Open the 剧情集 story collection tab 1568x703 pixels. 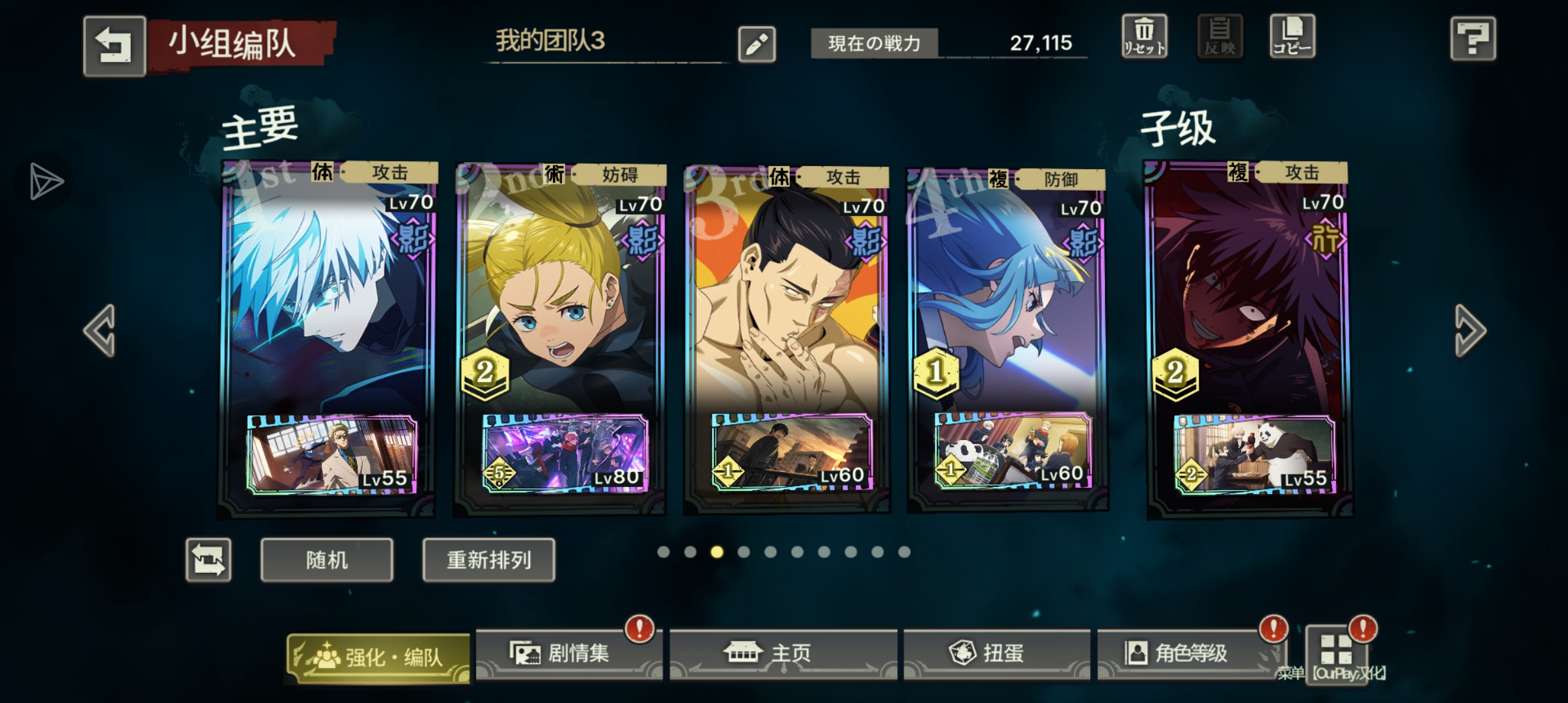tap(568, 654)
